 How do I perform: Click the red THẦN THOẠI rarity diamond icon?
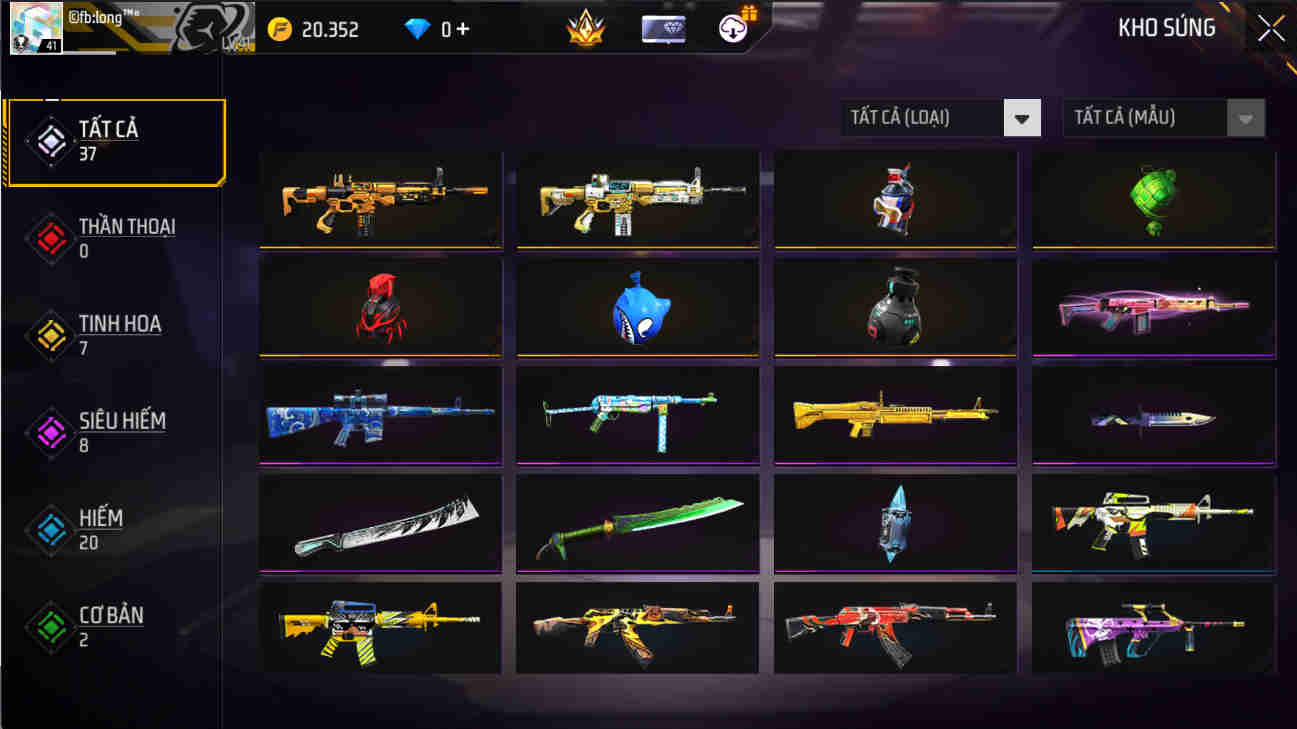pos(49,237)
